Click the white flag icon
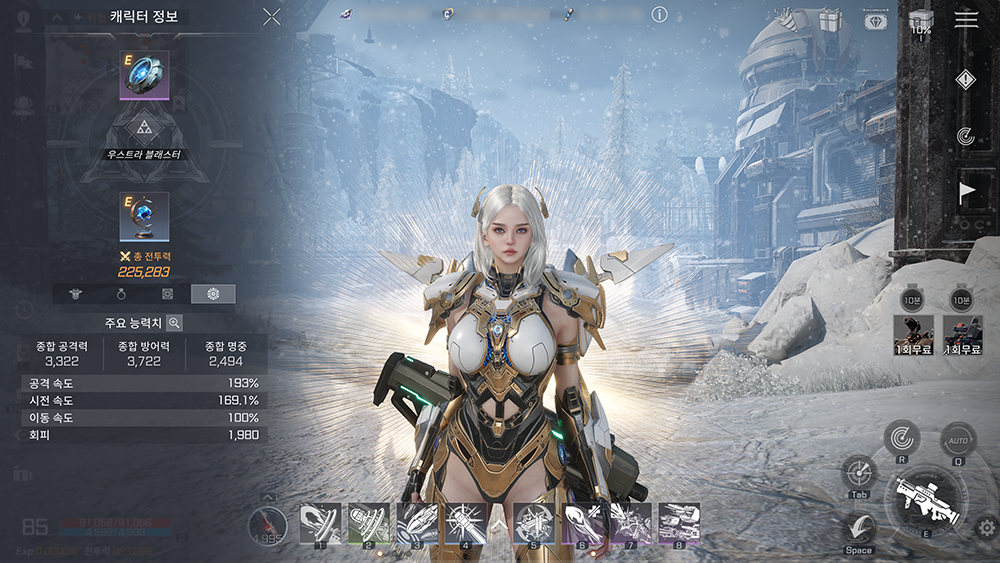The height and width of the screenshot is (563, 1000). tap(966, 192)
